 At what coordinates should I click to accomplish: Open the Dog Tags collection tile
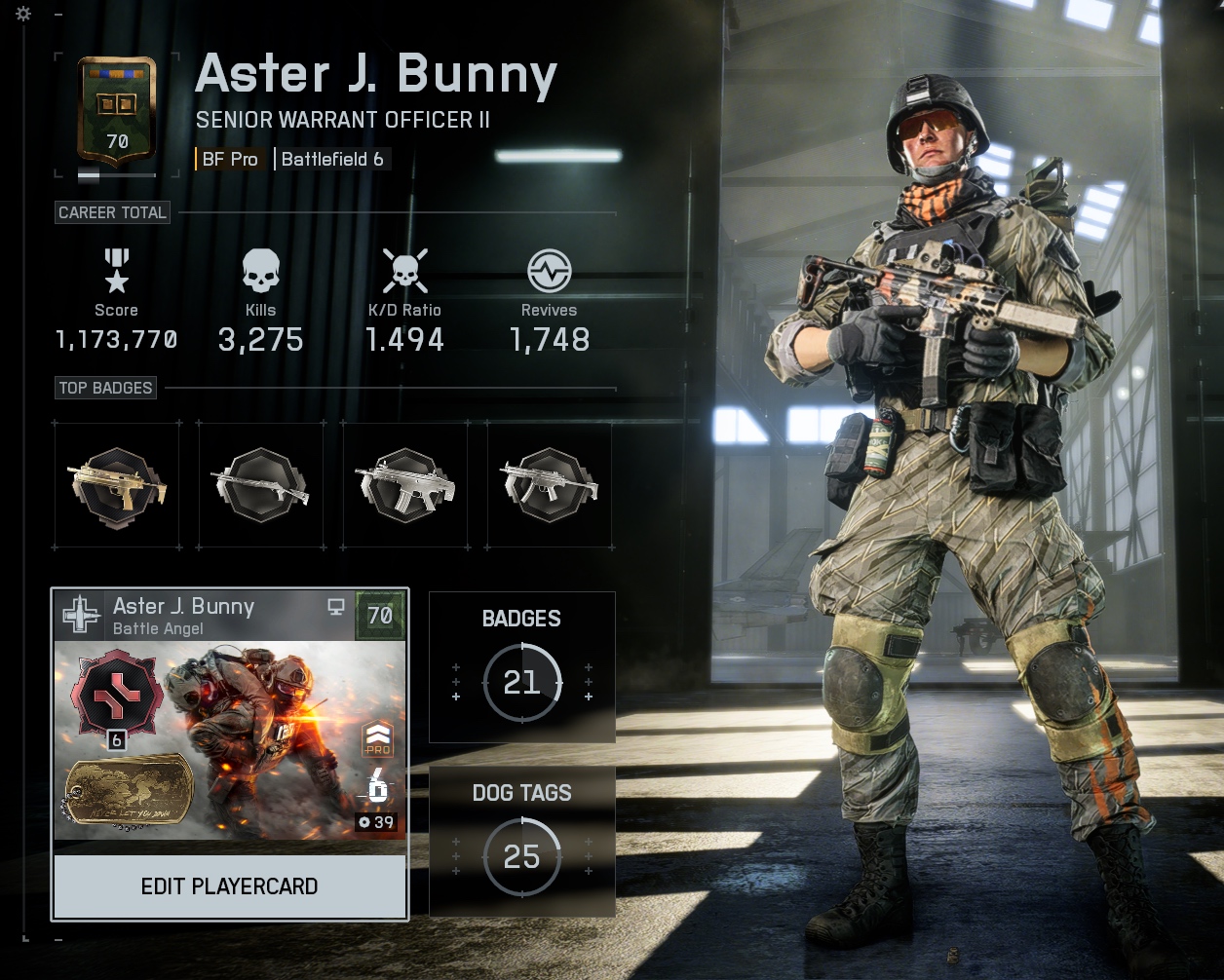click(x=522, y=842)
